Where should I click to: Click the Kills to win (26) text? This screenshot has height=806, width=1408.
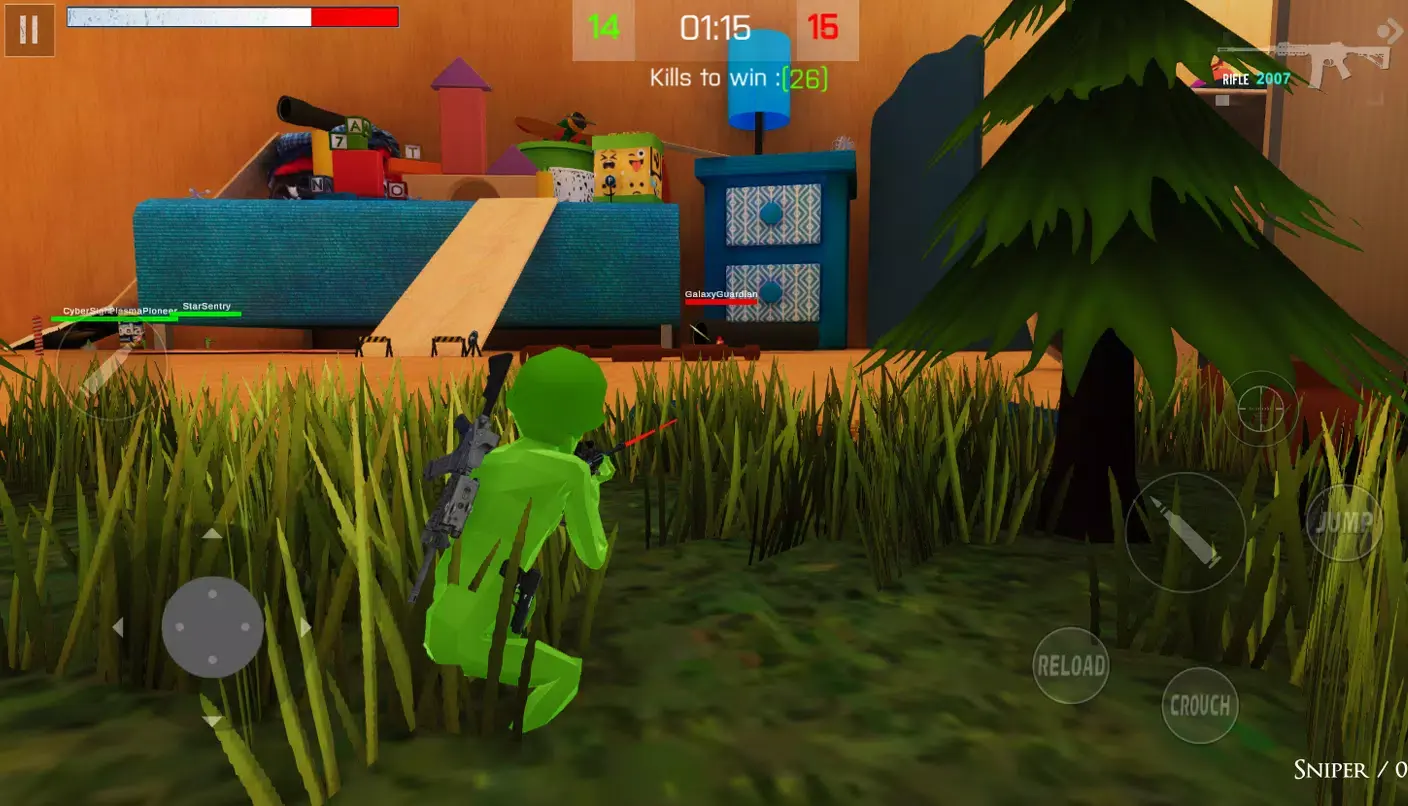740,77
